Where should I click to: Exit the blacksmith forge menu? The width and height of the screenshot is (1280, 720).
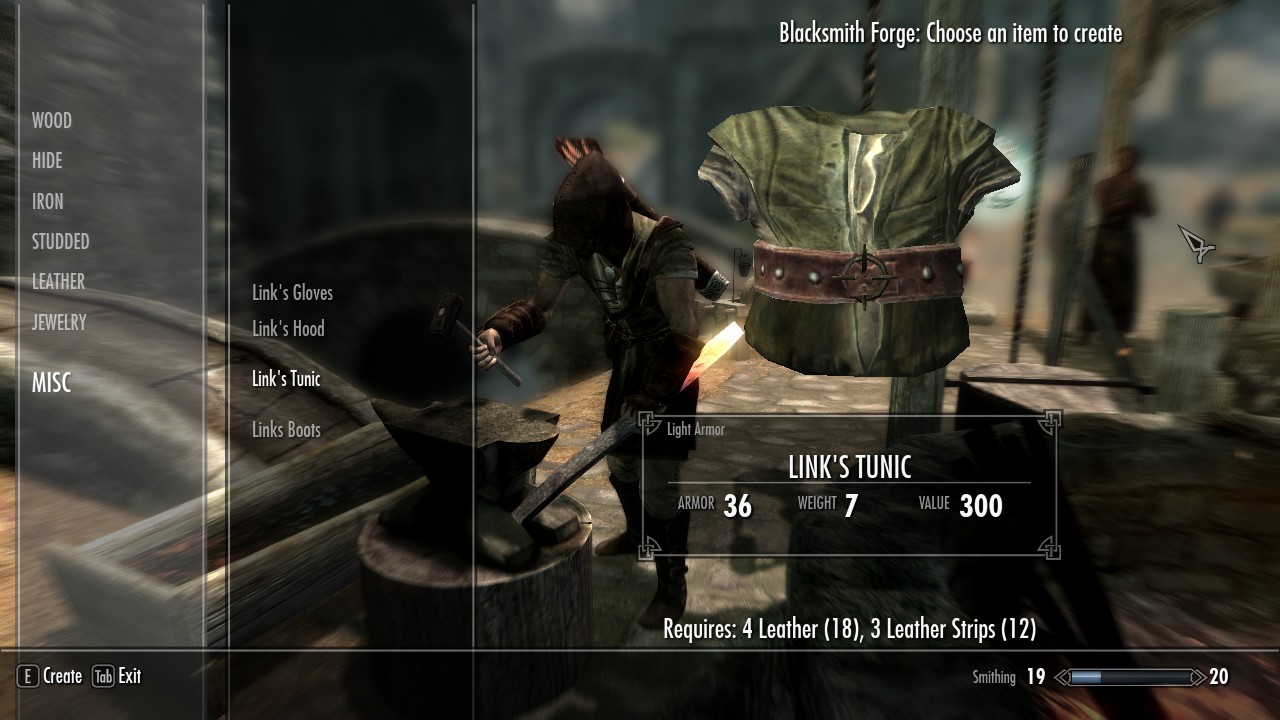117,676
